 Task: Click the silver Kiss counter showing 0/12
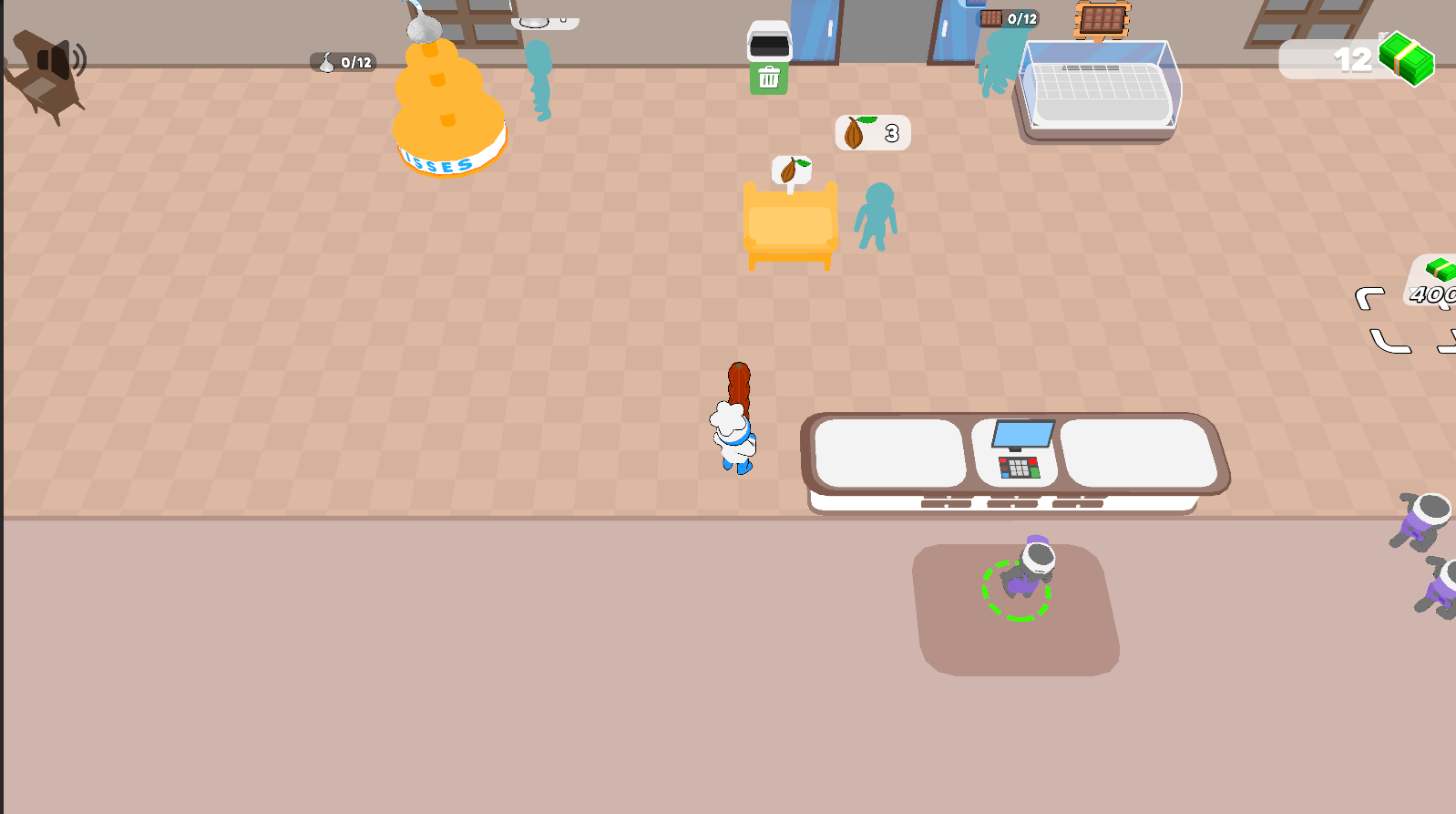(x=344, y=62)
